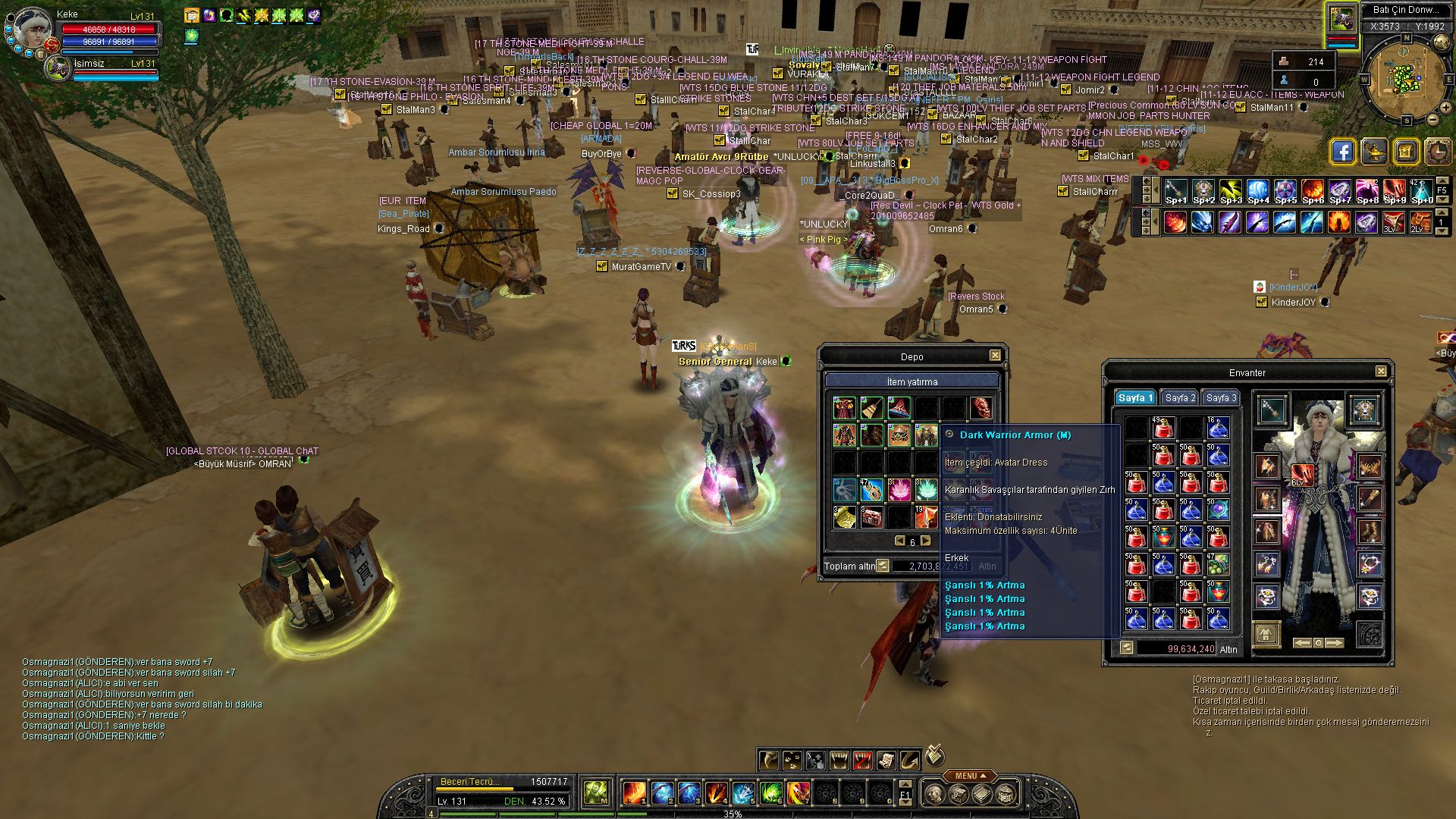Zoom out on the minimap
Image resolution: width=1456 pixels, height=819 pixels.
pyautogui.click(x=1433, y=119)
